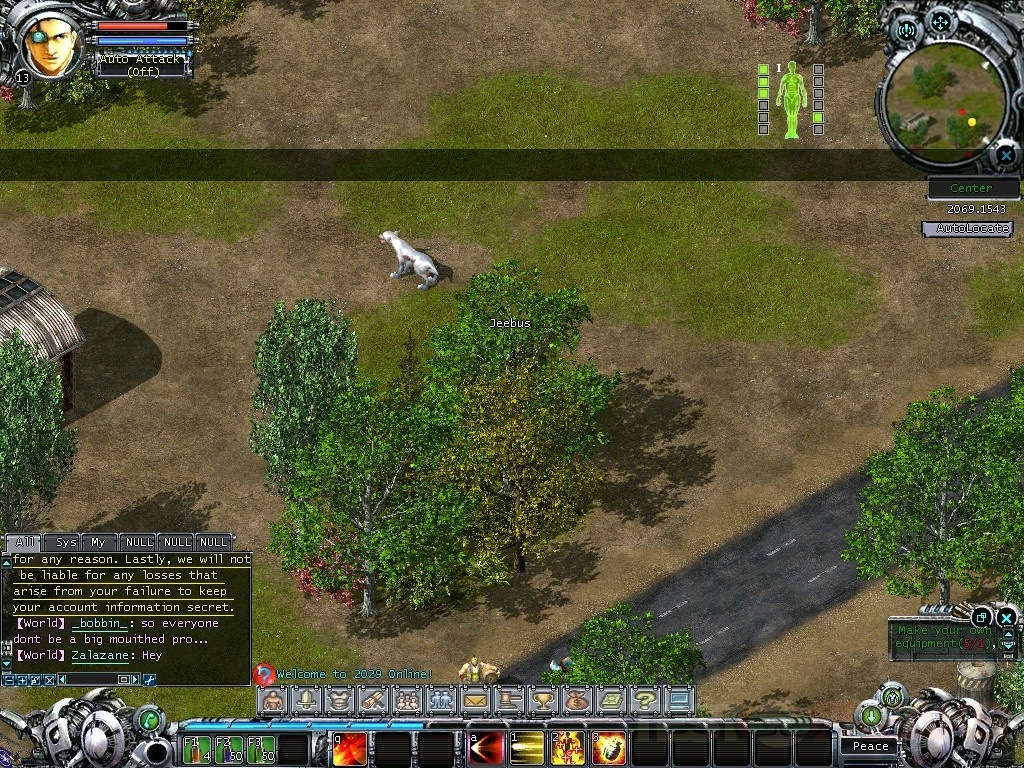Click the AutoLocate button

click(x=966, y=229)
